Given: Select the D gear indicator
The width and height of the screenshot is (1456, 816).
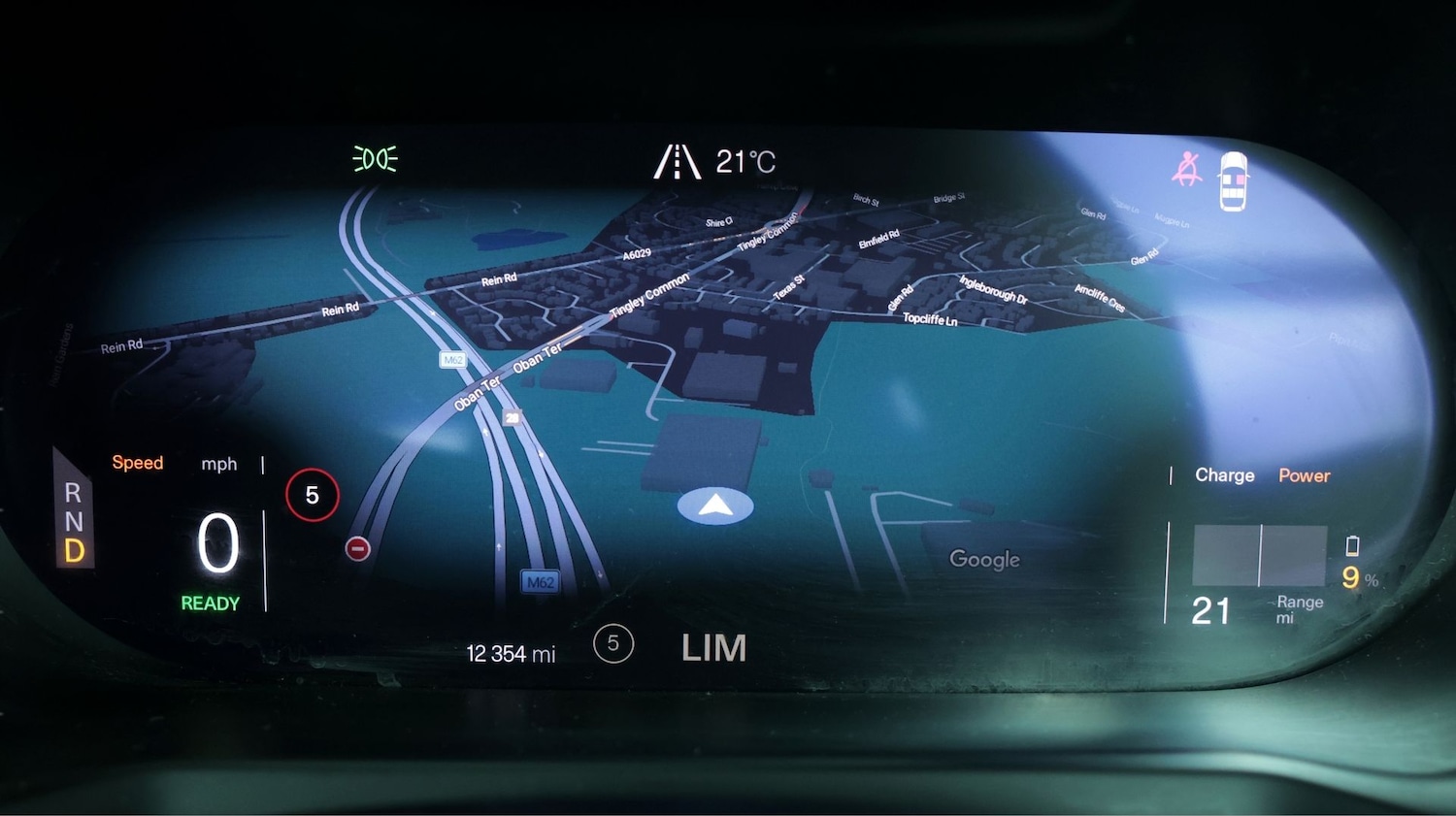Looking at the screenshot, I should (74, 551).
